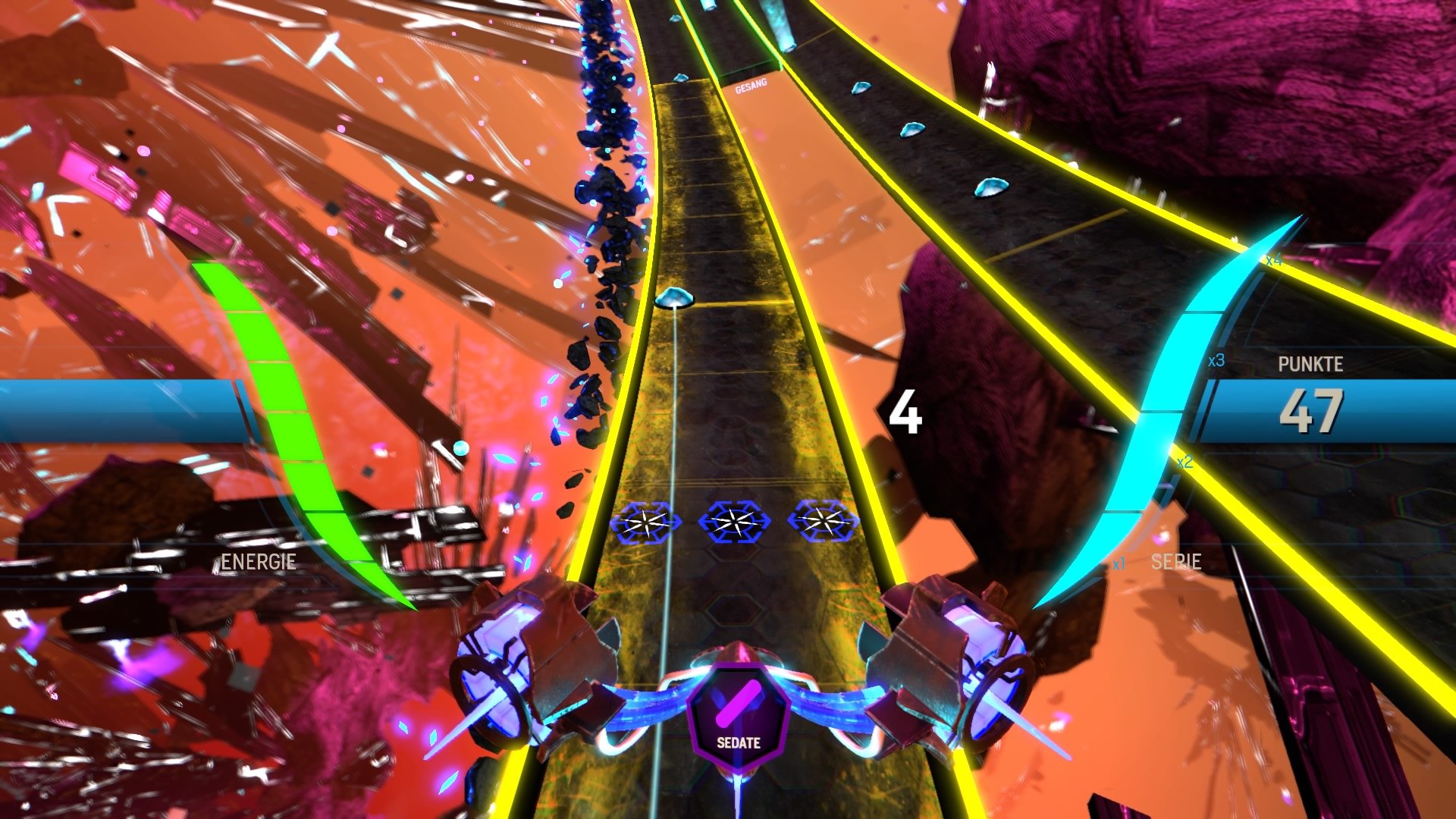Click the left ship turbine

coord(493,675)
